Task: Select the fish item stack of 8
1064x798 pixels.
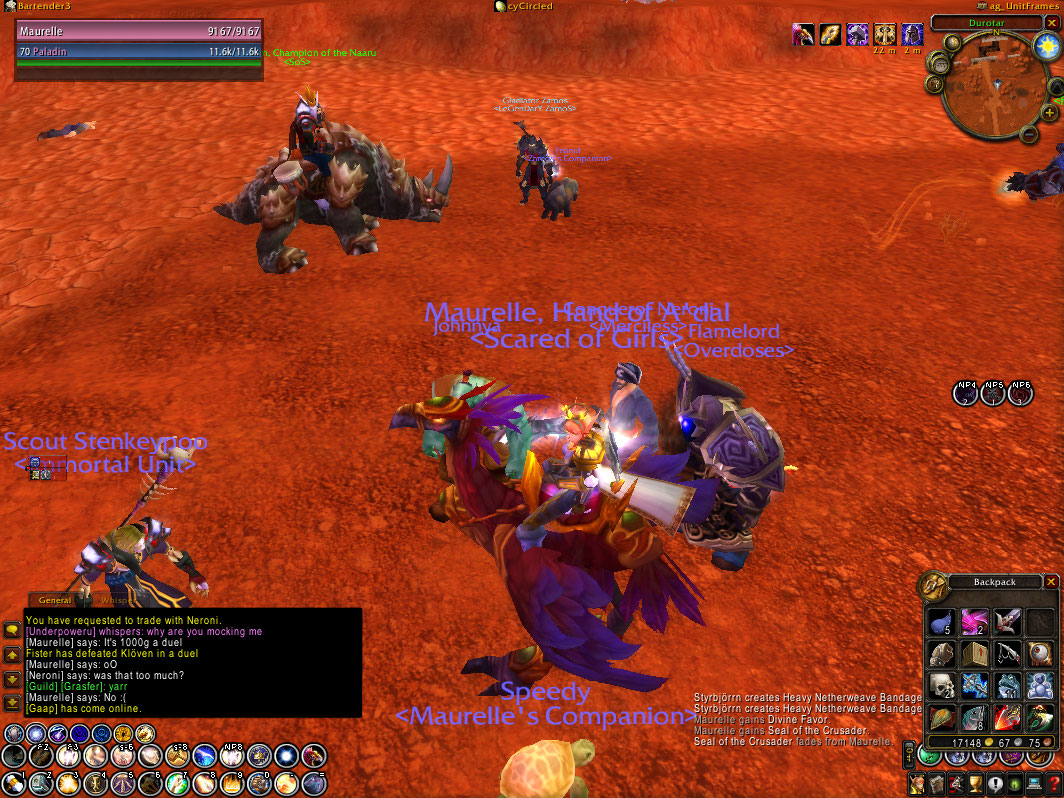Action: coord(974,717)
